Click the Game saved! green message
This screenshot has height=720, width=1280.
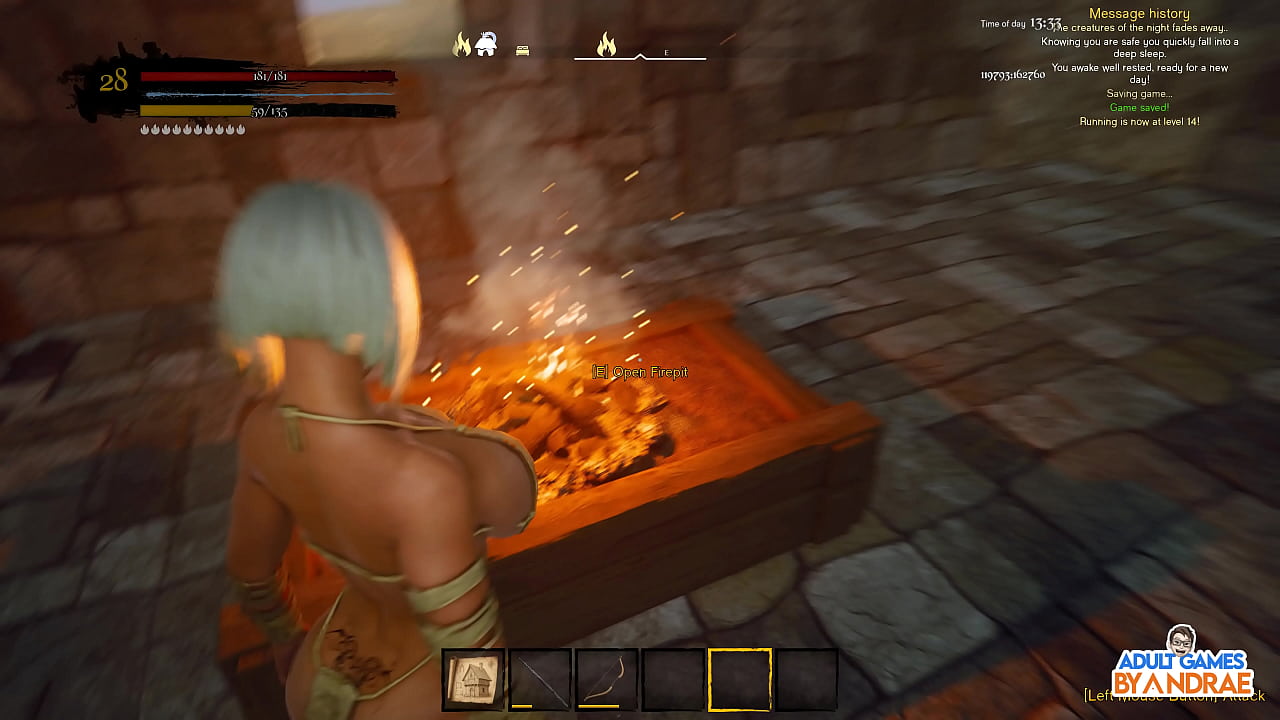1140,106
